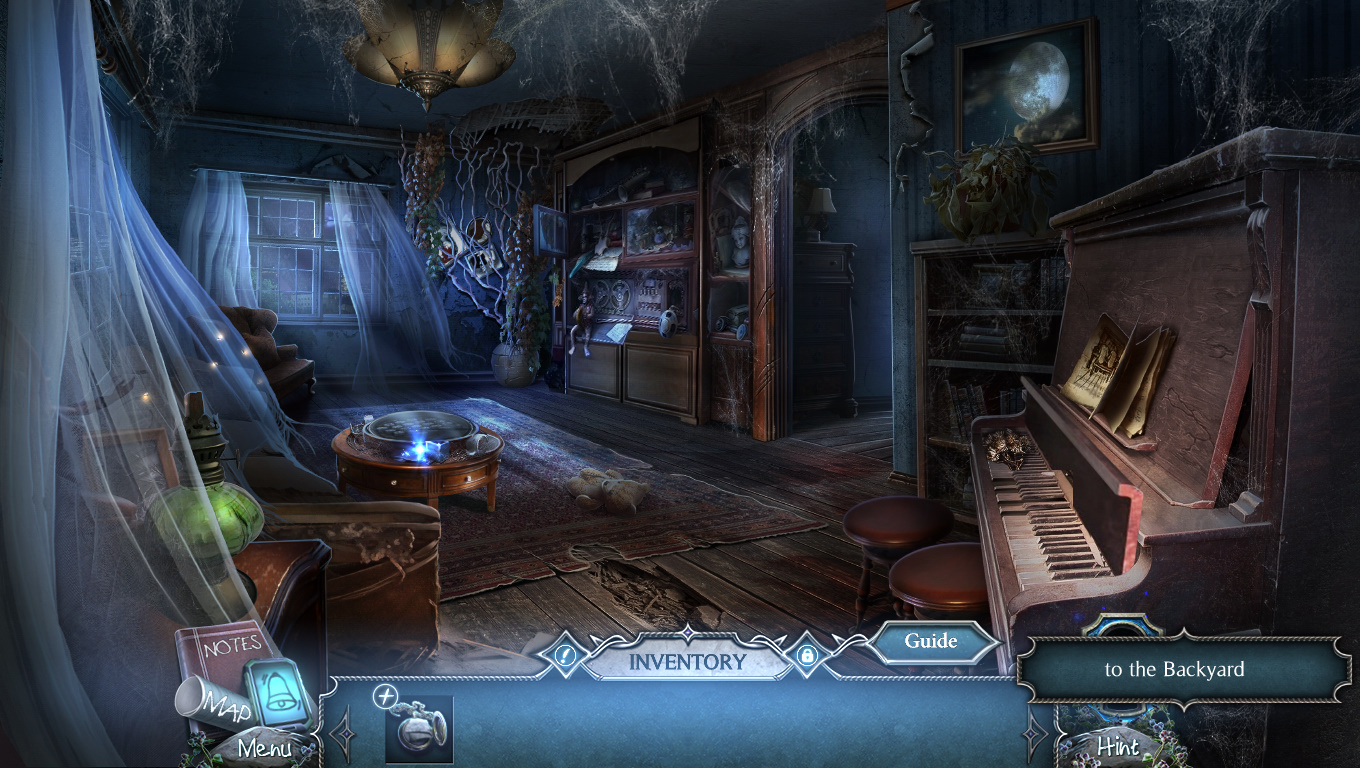Use the Hint button
This screenshot has width=1360, height=768.
[1118, 746]
